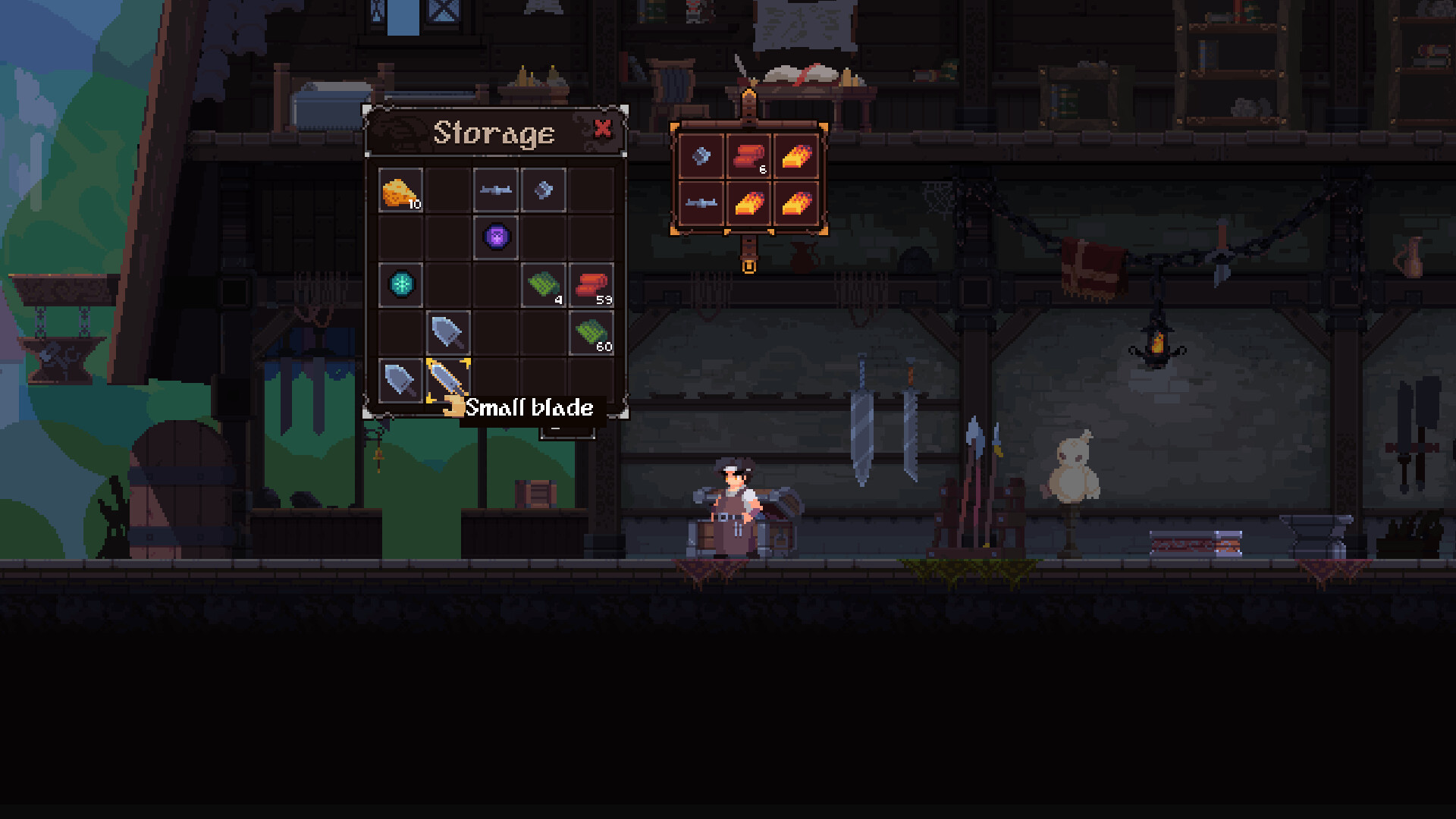Image resolution: width=1456 pixels, height=819 pixels.
Task: Click the Small blade tooltip label
Action: tap(529, 408)
